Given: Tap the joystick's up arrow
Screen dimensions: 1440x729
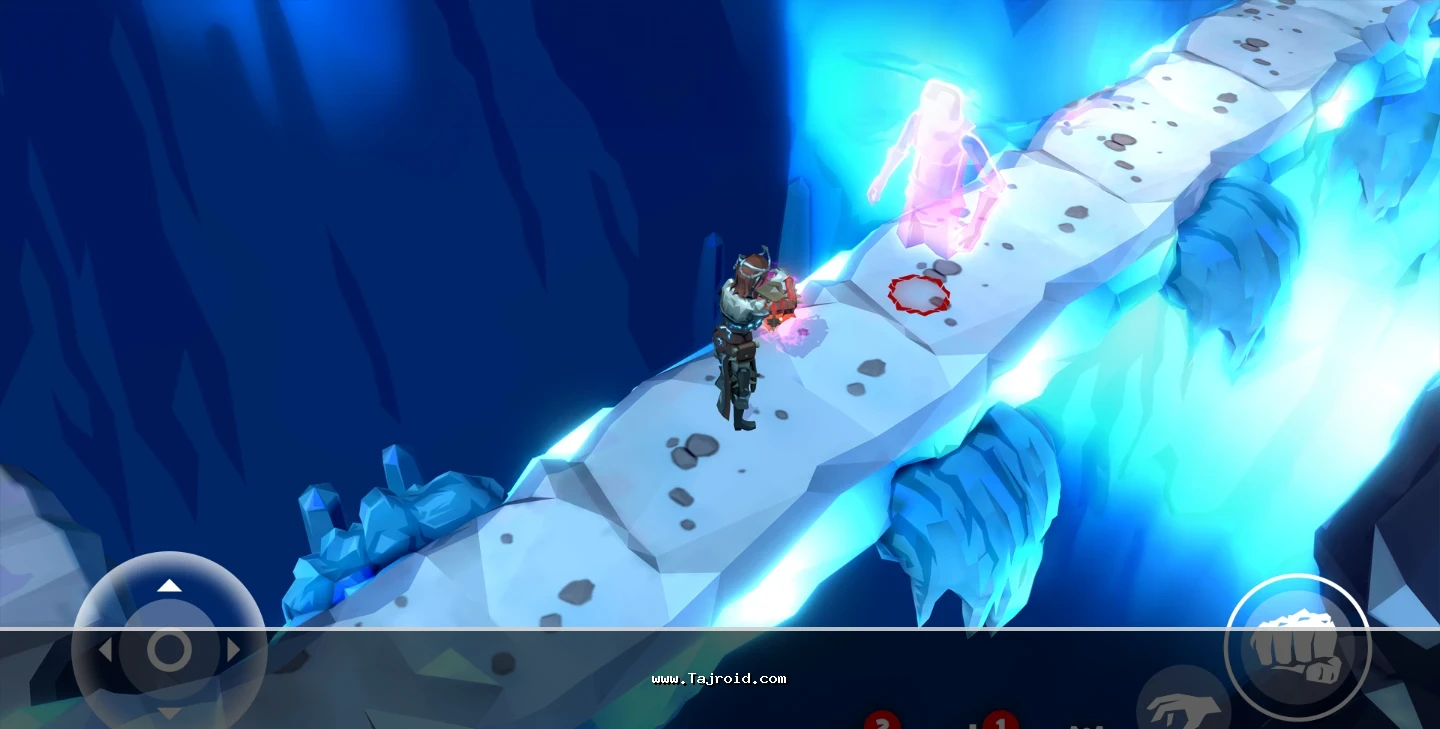Looking at the screenshot, I should [x=170, y=585].
